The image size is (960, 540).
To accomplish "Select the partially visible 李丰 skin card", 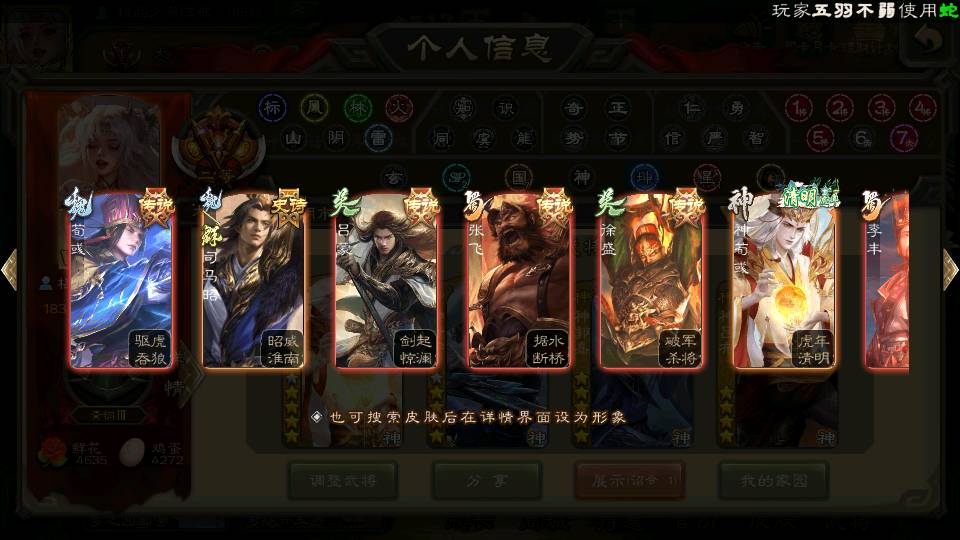I will coord(888,282).
